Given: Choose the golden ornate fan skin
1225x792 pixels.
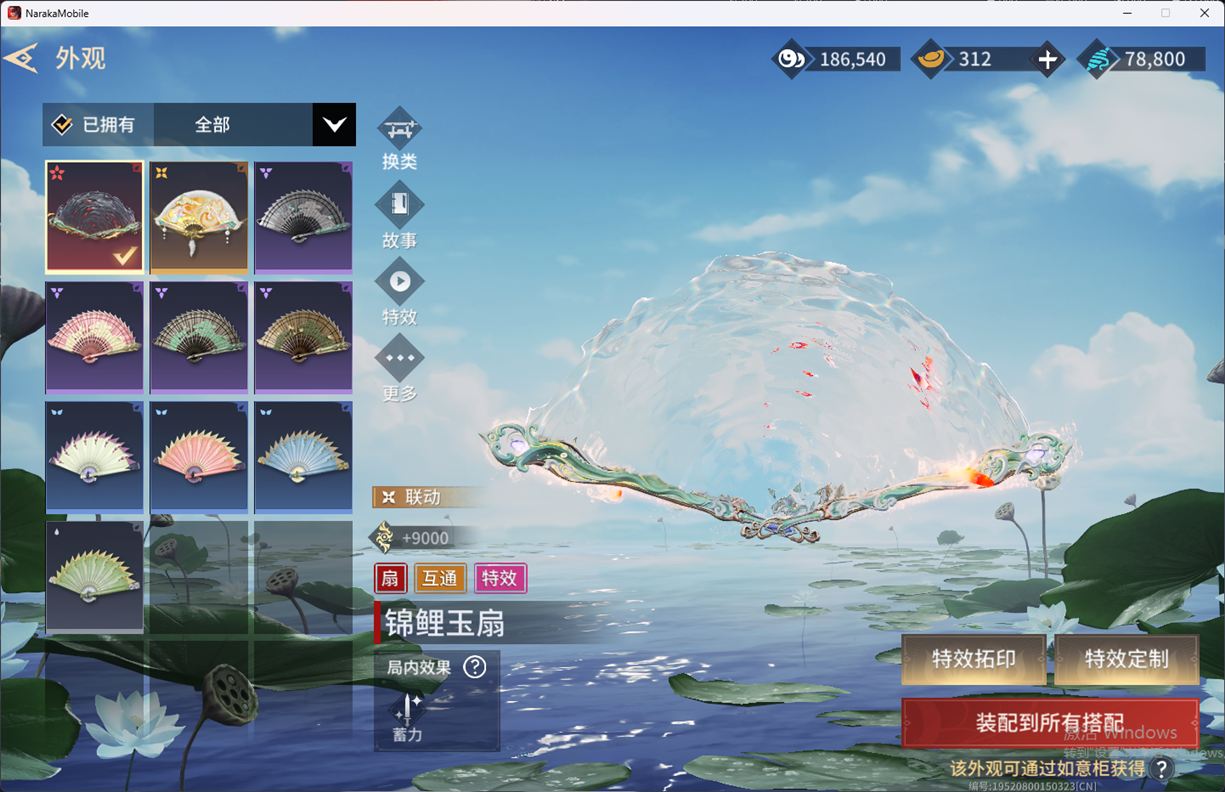Looking at the screenshot, I should click(199, 217).
